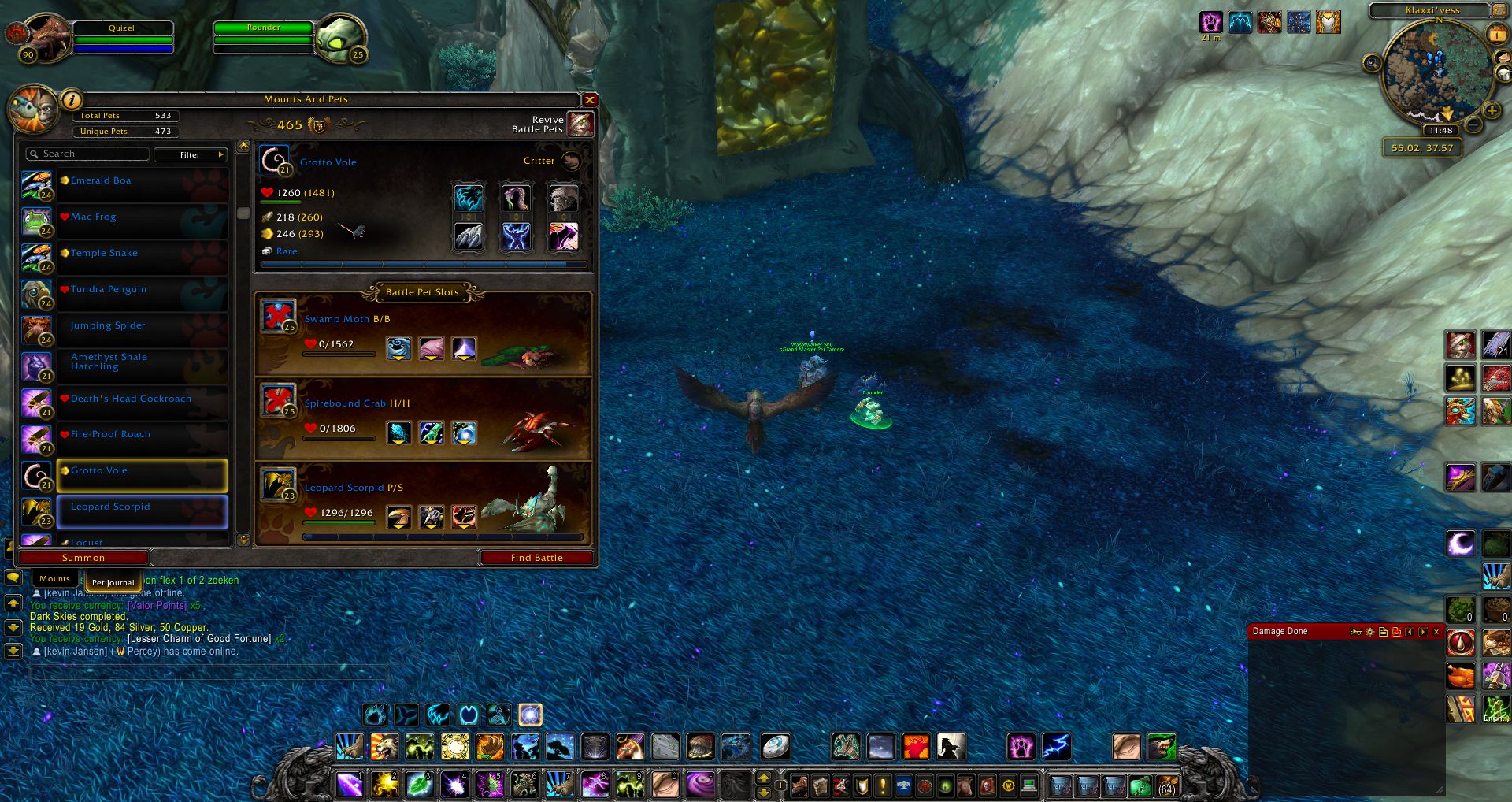
Task: Select the Spirebound Crab battle pet slot
Action: [423, 419]
